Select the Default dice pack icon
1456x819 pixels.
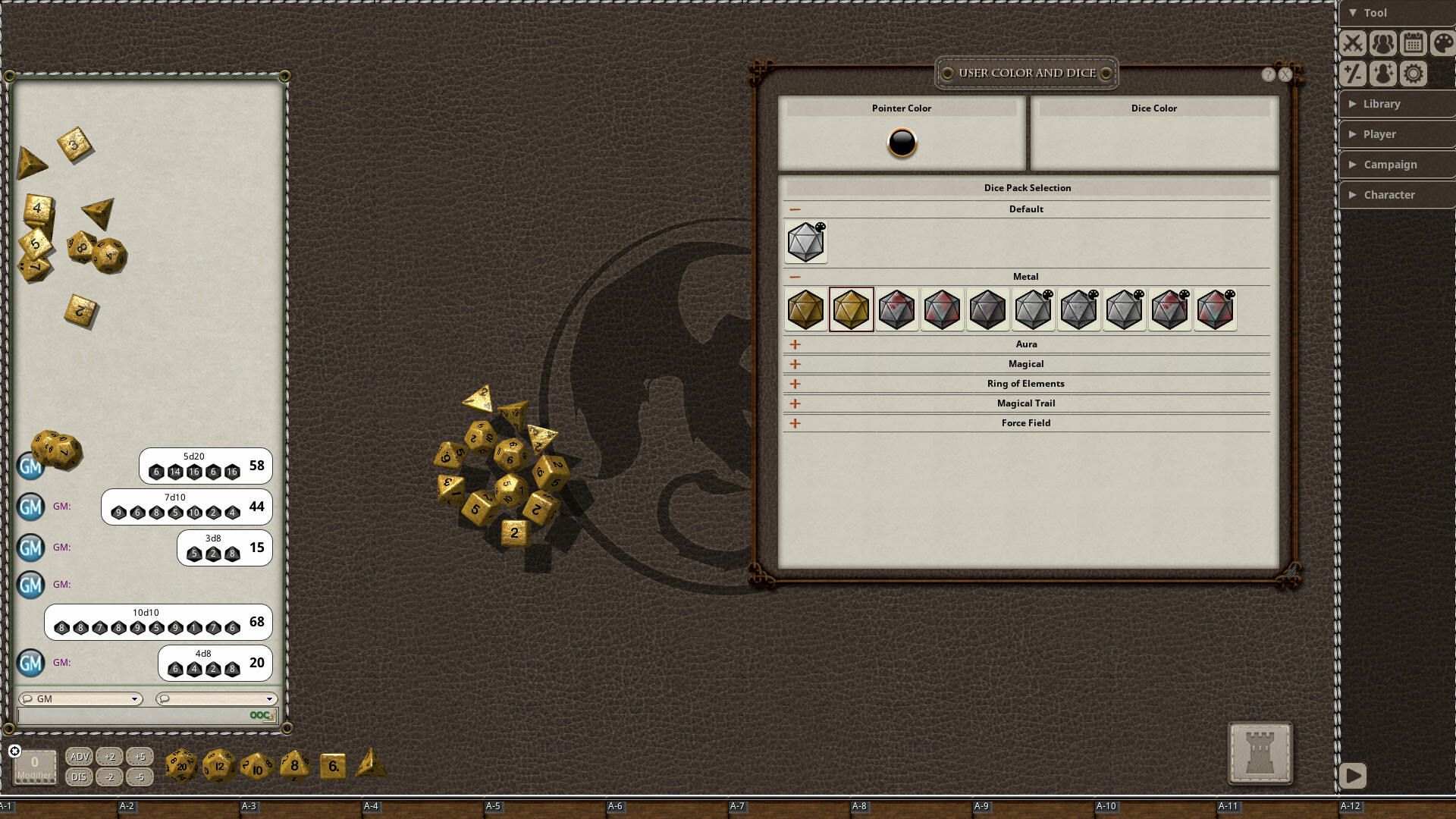805,241
